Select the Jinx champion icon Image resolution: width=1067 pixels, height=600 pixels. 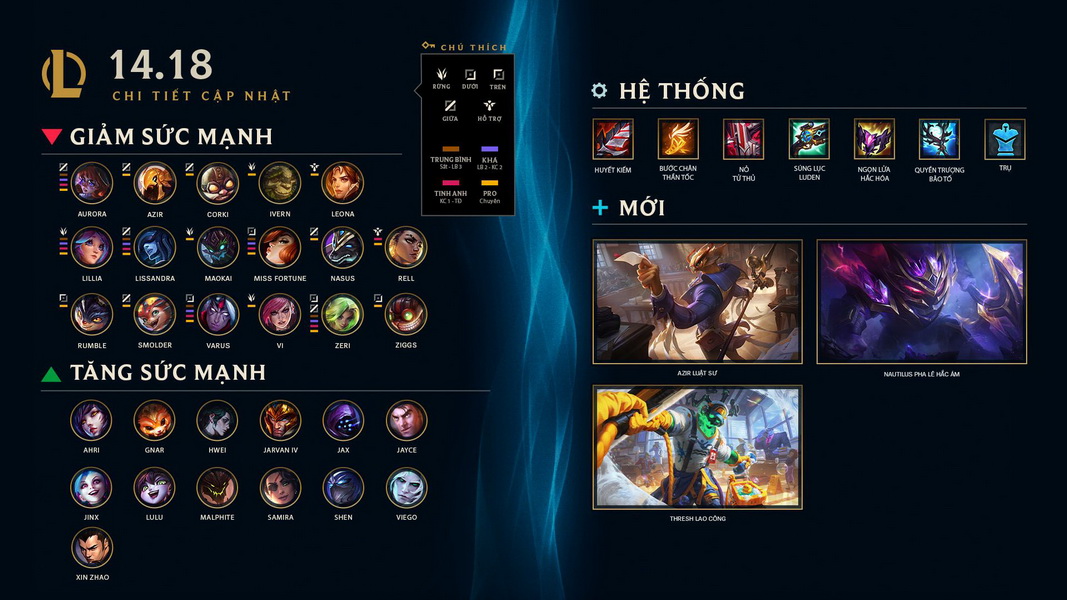pos(92,488)
